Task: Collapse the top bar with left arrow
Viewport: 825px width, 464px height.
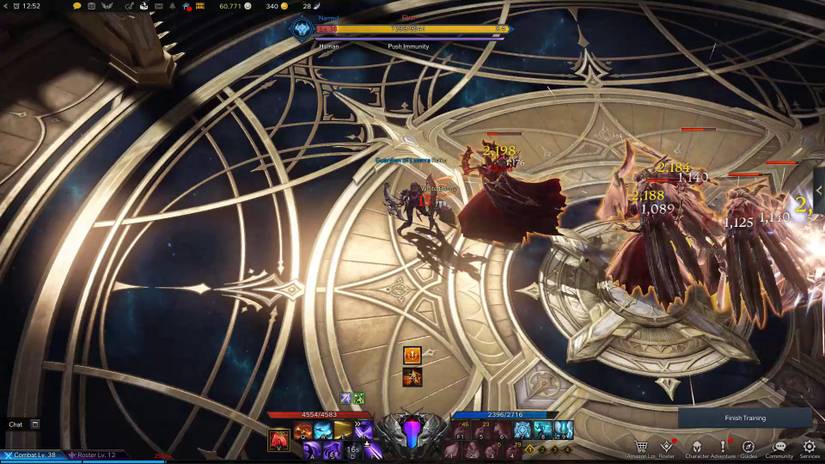Action: (x=6, y=6)
